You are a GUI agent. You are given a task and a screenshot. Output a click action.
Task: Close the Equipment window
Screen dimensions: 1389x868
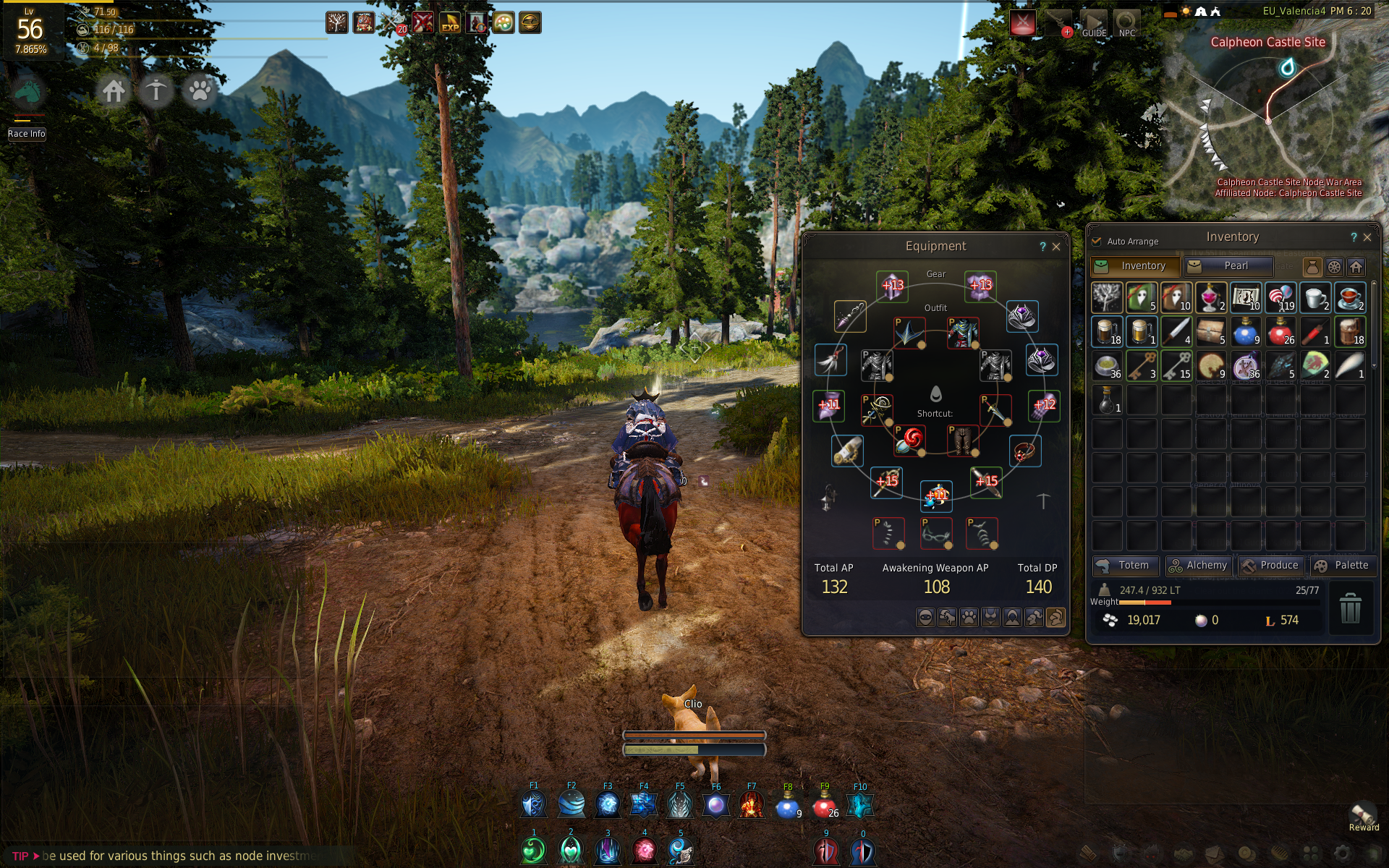click(1056, 247)
